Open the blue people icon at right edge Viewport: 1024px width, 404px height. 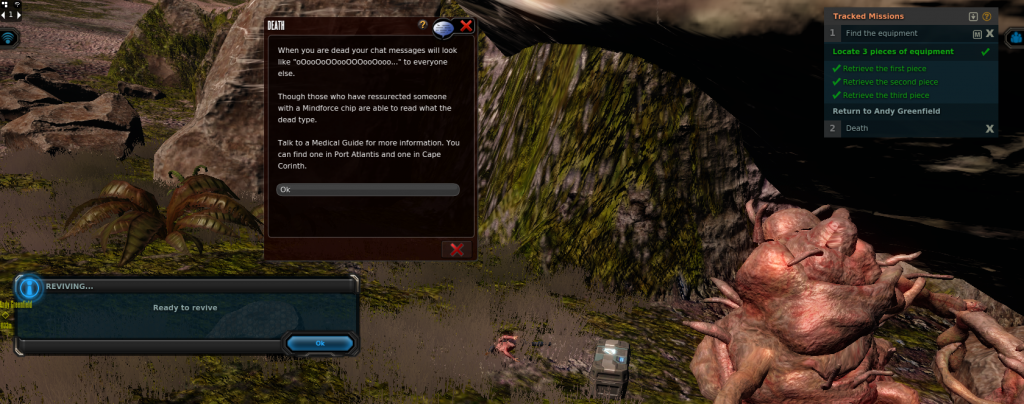point(1013,38)
